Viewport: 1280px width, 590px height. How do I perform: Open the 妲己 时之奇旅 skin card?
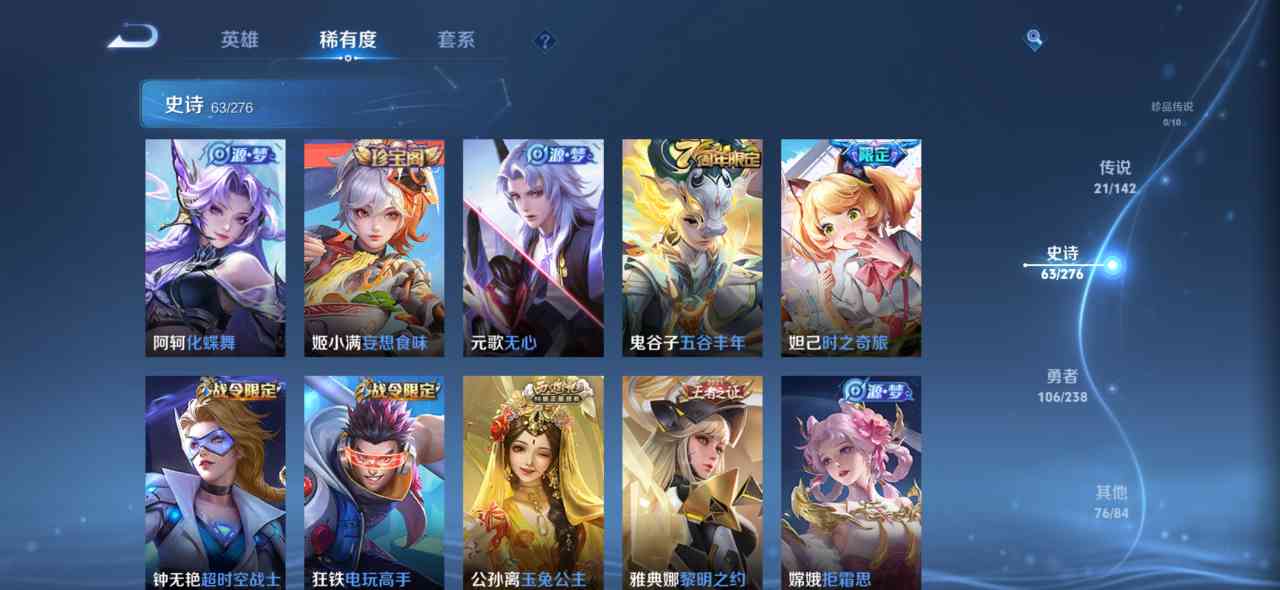coord(851,247)
